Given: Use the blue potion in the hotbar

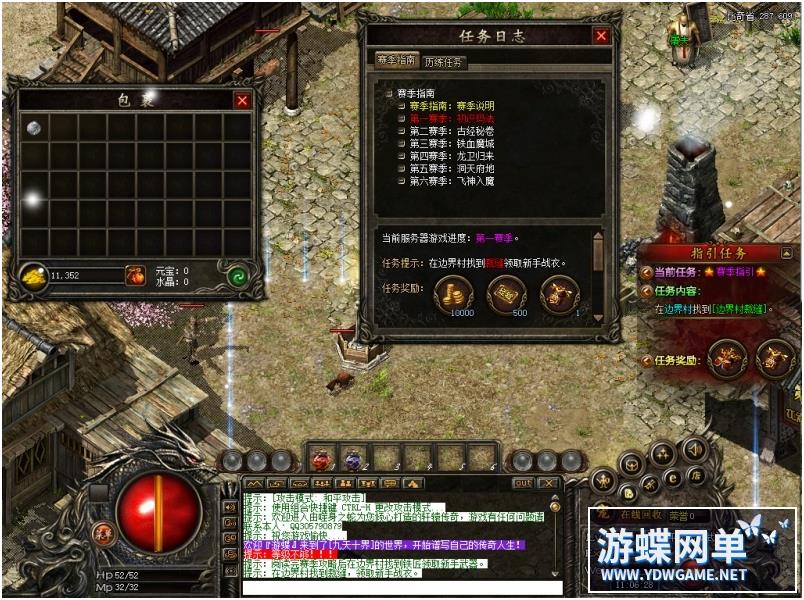Looking at the screenshot, I should [x=353, y=459].
